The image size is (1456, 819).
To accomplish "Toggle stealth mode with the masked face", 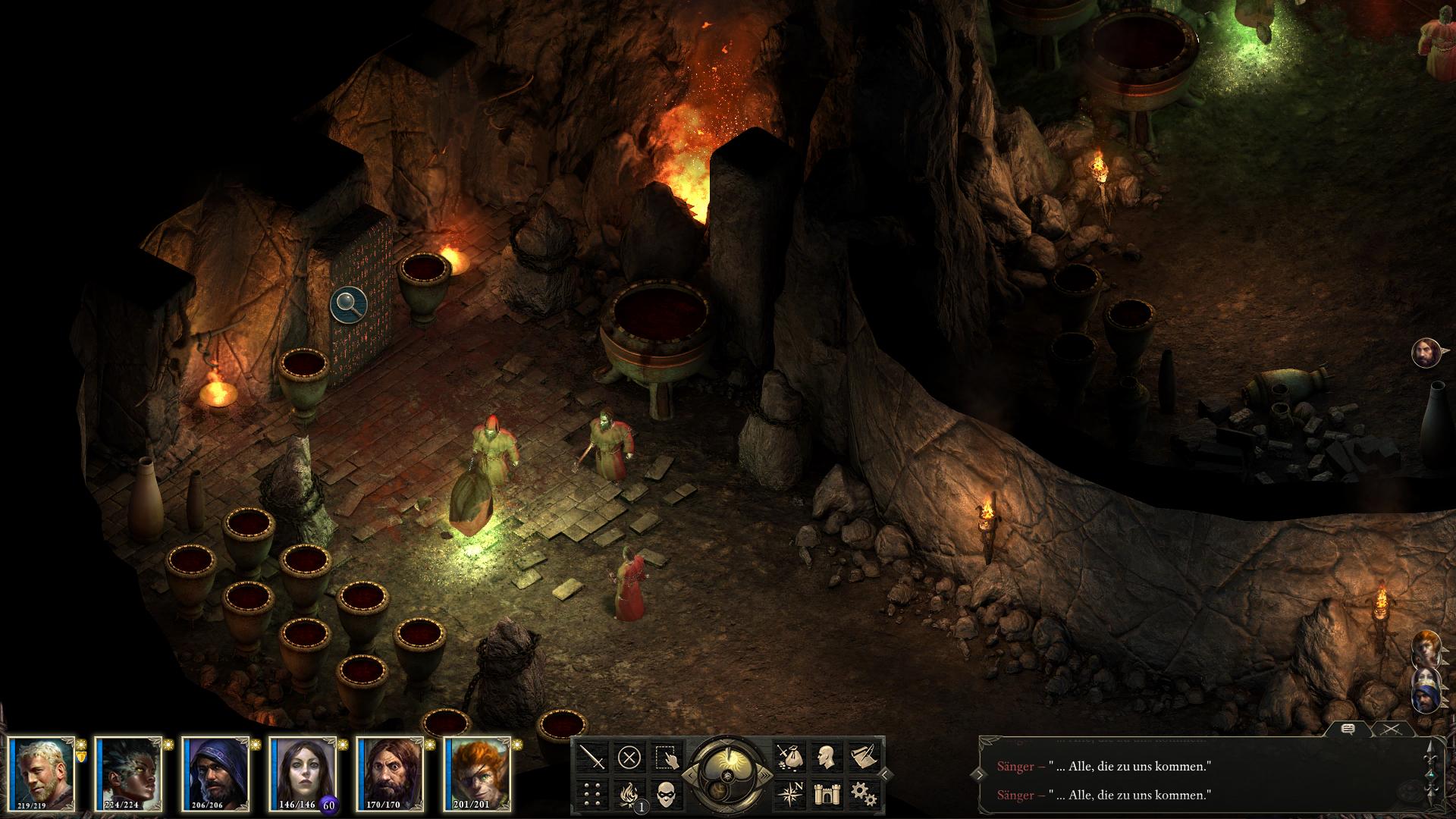I will (665, 793).
